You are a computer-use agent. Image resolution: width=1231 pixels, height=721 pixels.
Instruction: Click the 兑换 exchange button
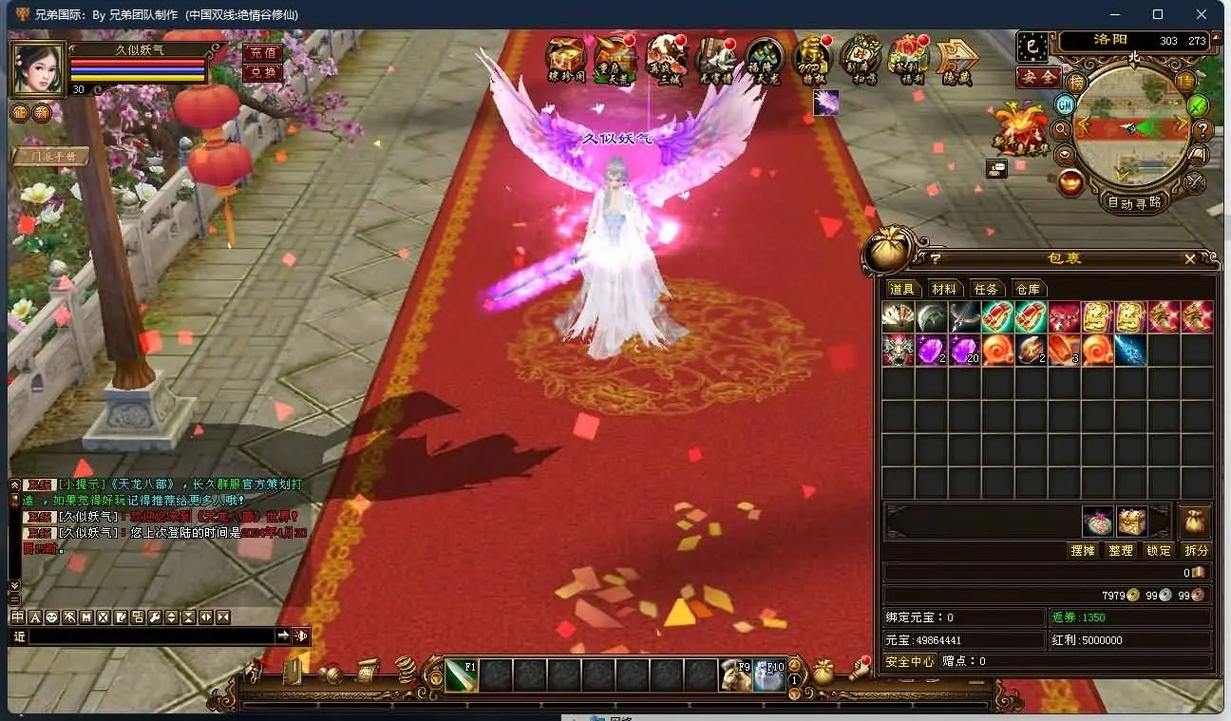pos(262,73)
